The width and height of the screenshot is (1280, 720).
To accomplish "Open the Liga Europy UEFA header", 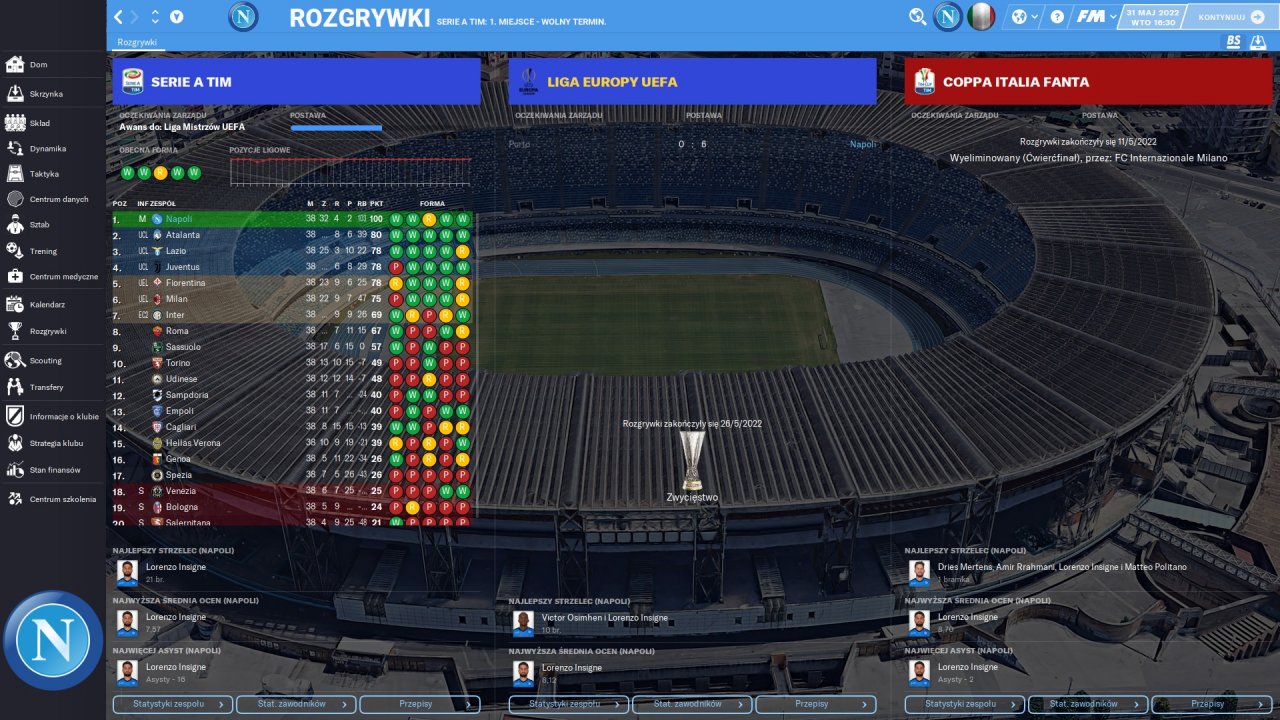I will (692, 82).
